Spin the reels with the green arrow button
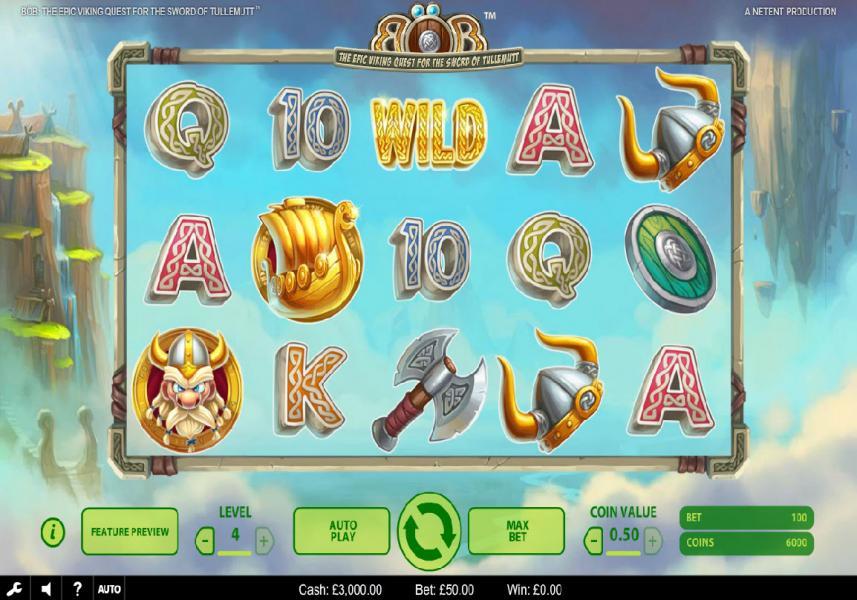Viewport: 857px width, 600px height. pyautogui.click(x=429, y=531)
